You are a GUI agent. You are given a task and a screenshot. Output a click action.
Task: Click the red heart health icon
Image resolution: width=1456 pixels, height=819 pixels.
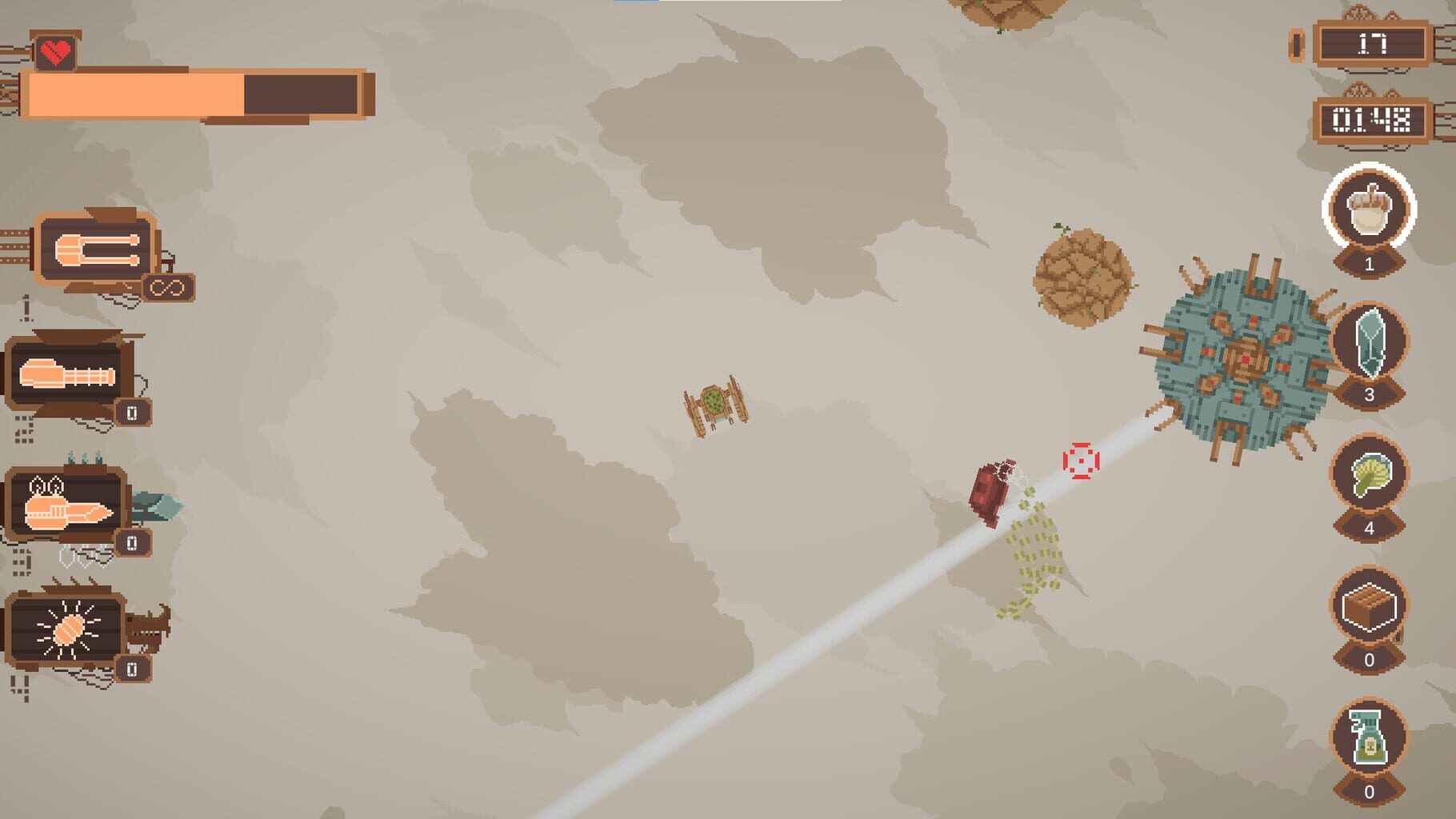click(x=54, y=54)
